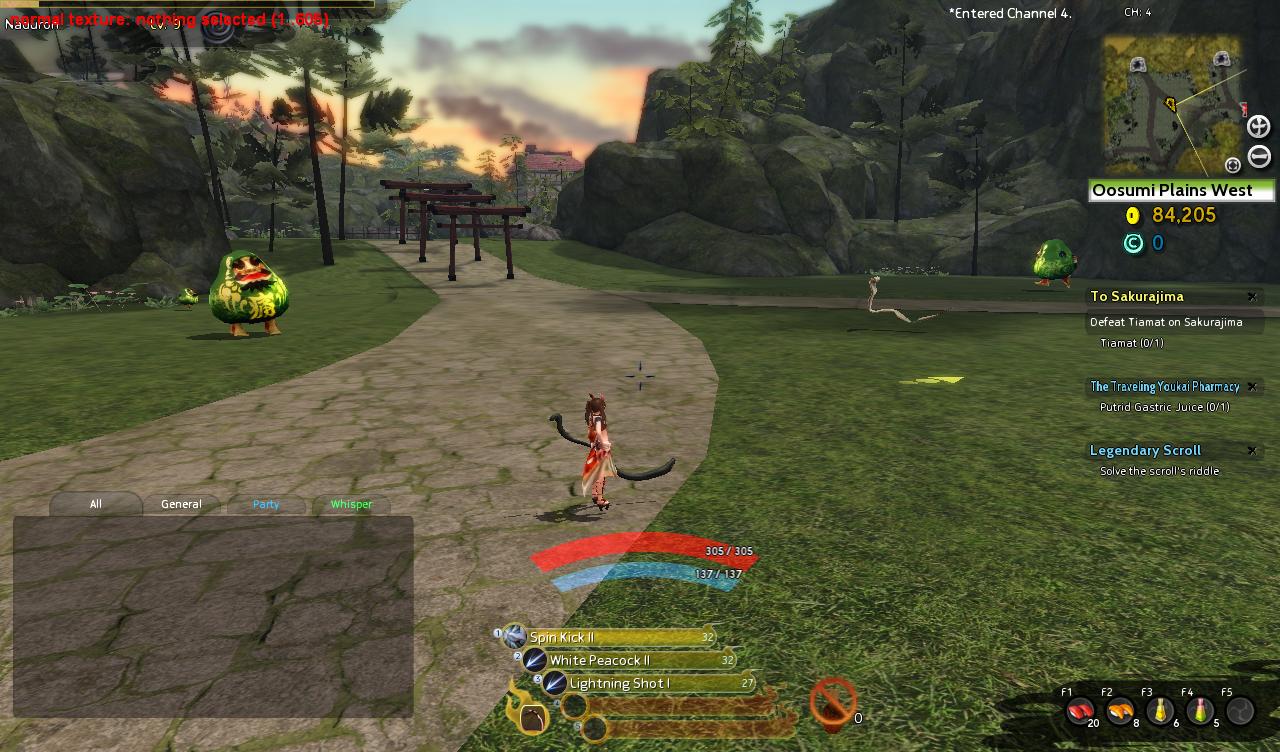Drink the yellow potion in slot F3
Image resolution: width=1280 pixels, height=752 pixels.
1160,710
